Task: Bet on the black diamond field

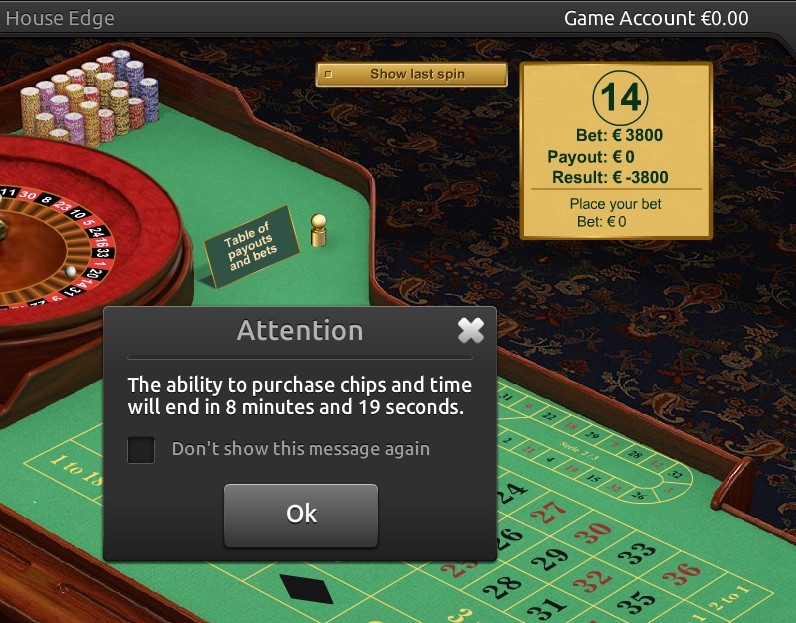Action: (x=305, y=587)
